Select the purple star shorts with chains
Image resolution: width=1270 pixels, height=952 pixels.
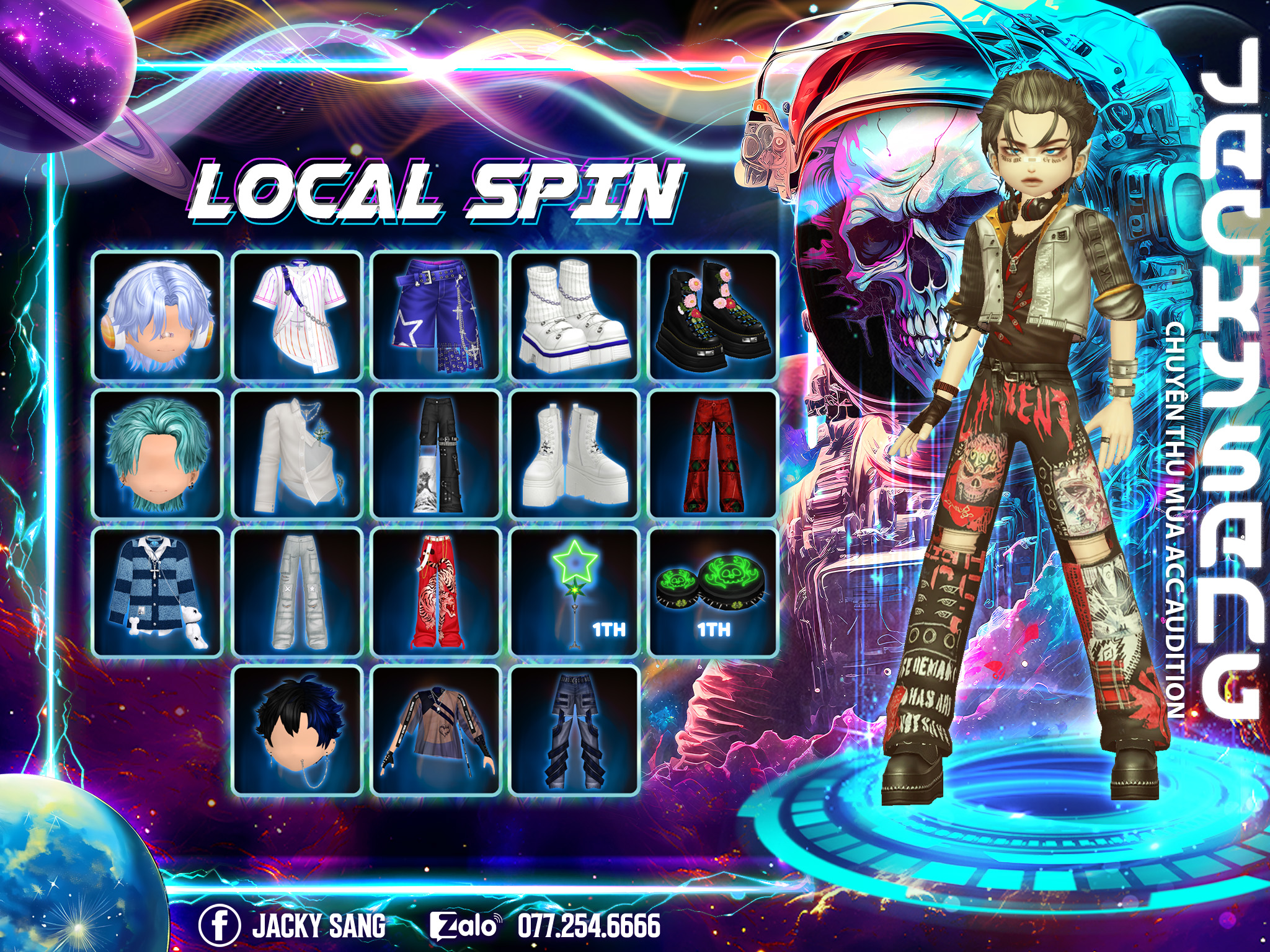coord(437,316)
